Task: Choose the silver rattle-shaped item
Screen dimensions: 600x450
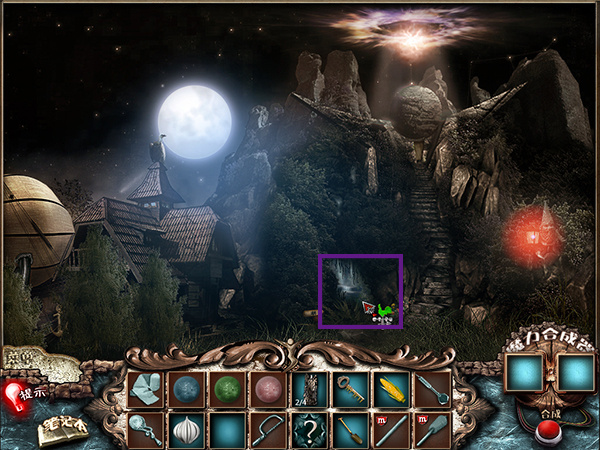Action: 145,430
